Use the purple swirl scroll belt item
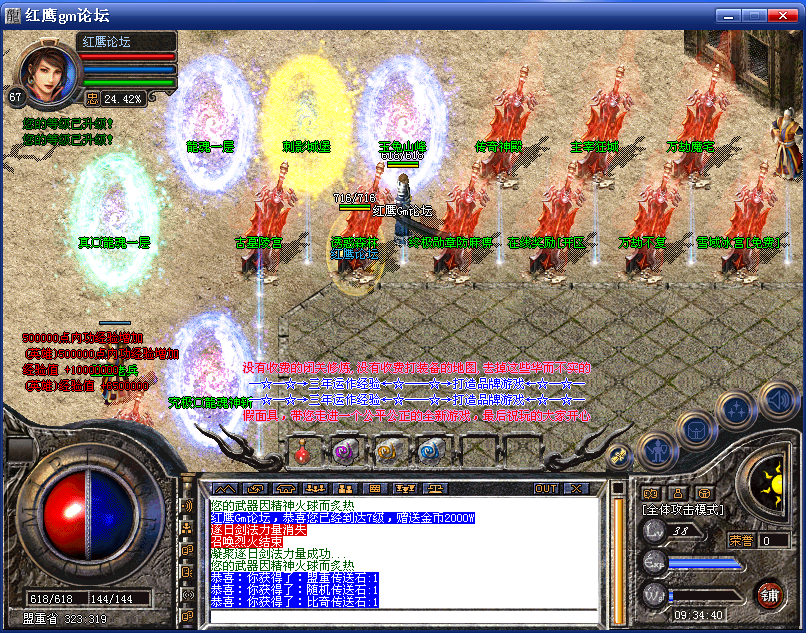This screenshot has height=633, width=806. coord(344,452)
